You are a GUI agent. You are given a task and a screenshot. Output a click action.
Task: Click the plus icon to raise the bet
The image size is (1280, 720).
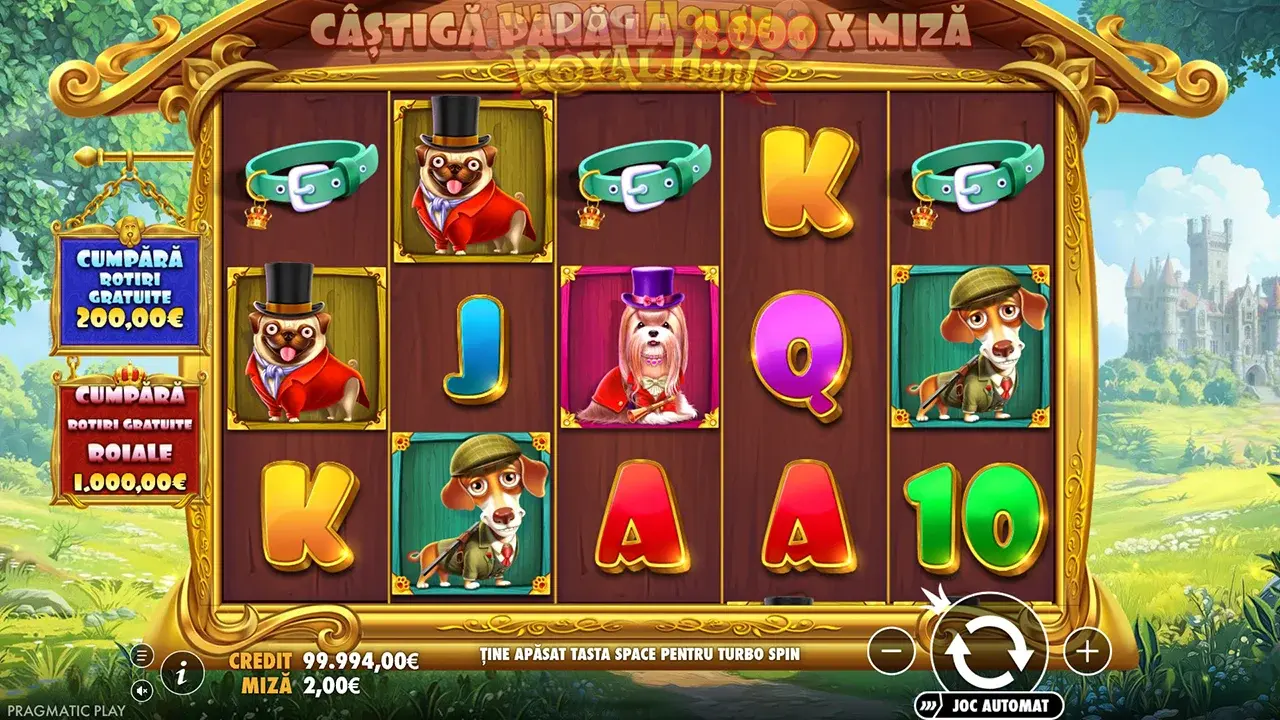[1085, 653]
